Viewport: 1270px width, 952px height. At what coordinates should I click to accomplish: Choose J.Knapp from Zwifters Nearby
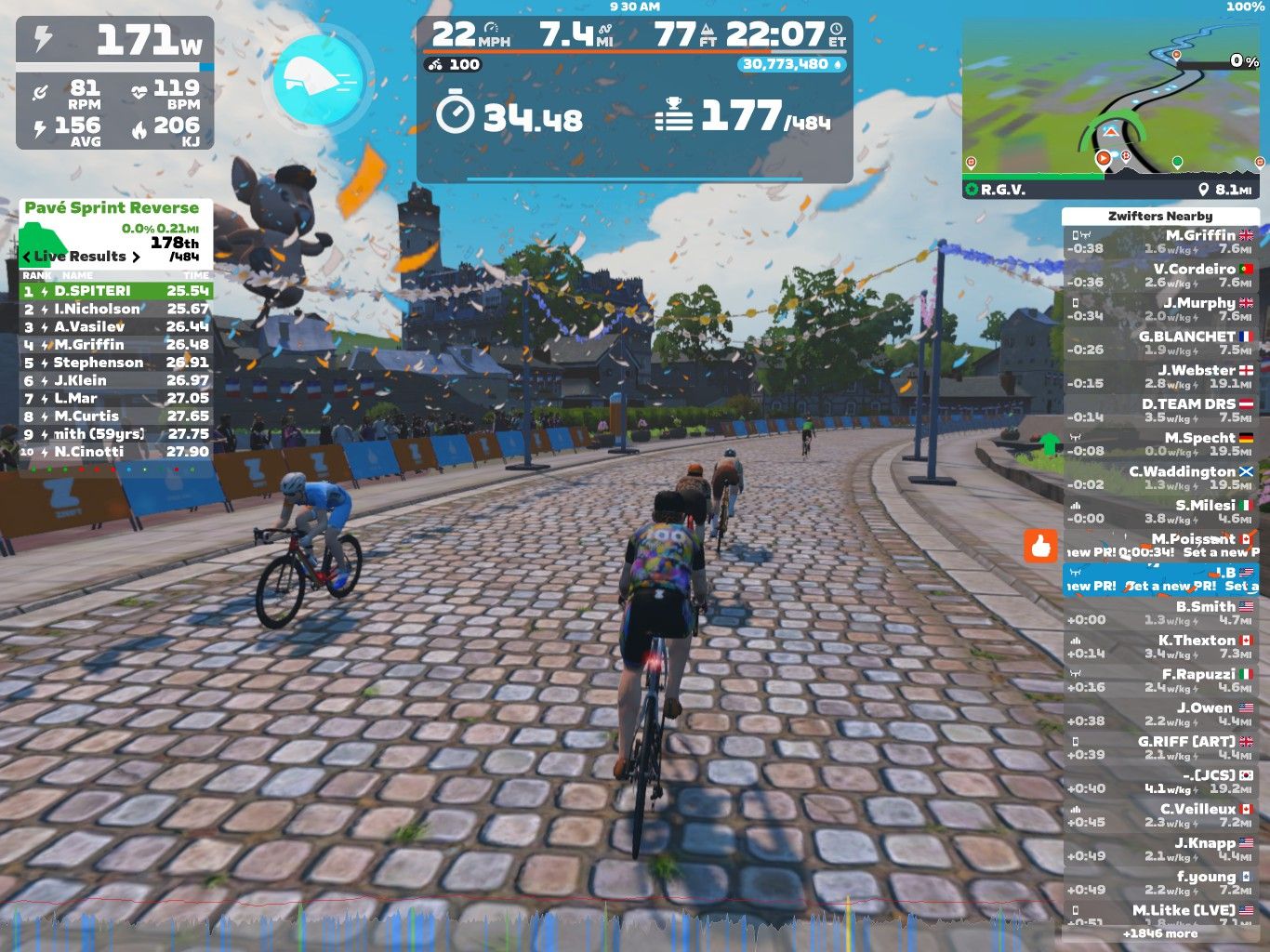click(1160, 849)
